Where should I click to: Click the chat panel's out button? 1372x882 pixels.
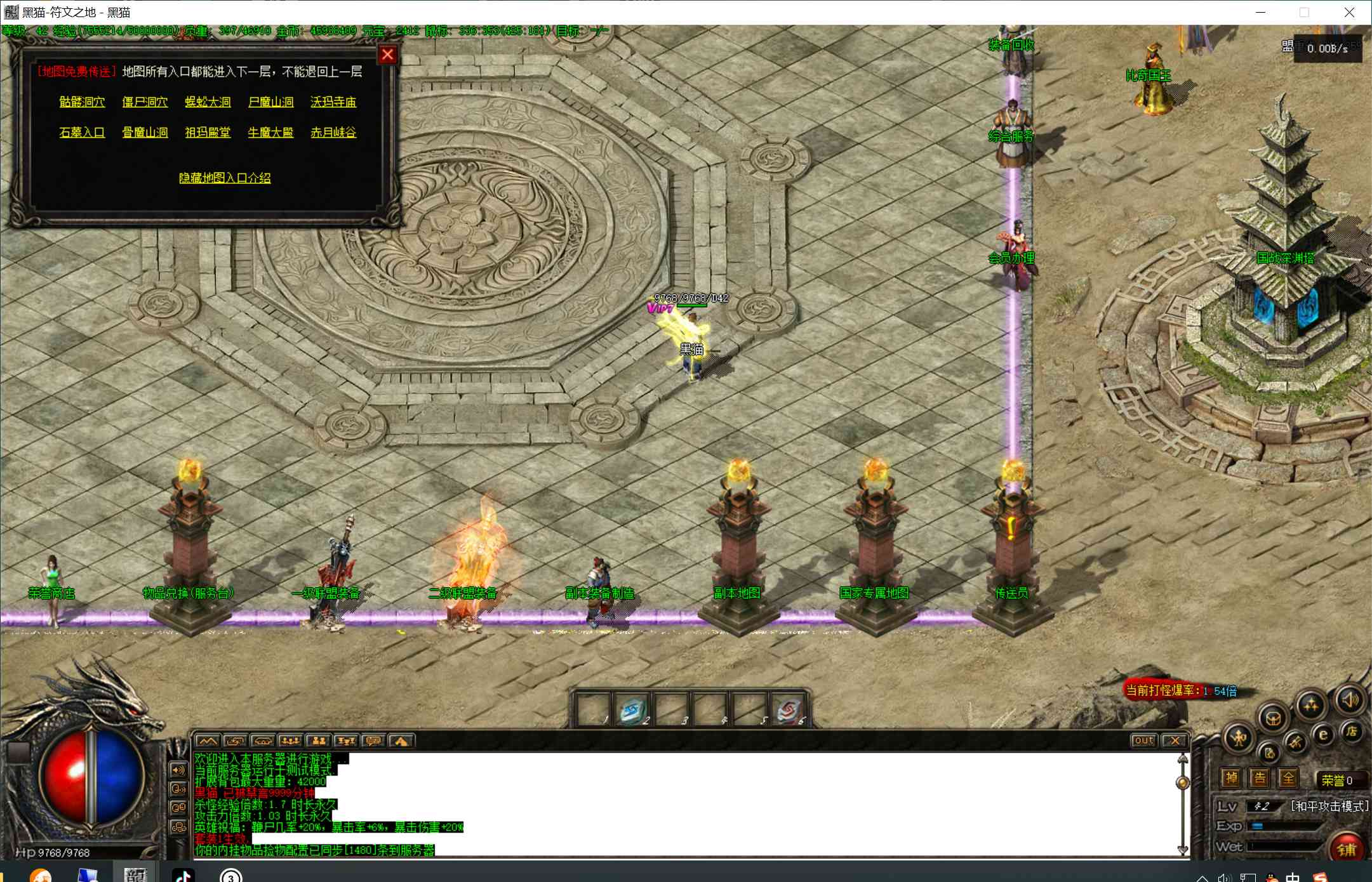(x=1143, y=740)
